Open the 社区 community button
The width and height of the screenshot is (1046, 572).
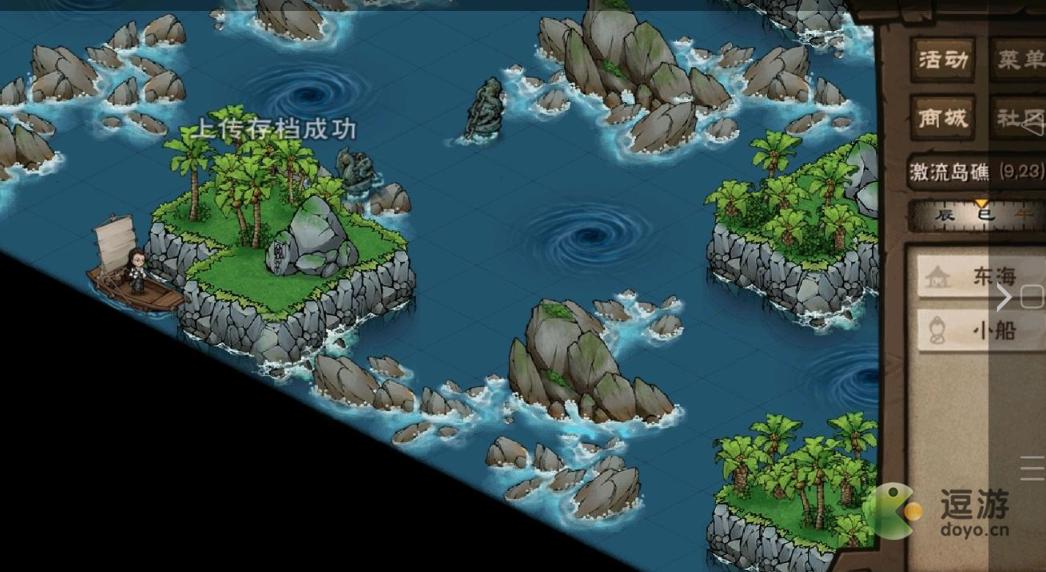[x=1018, y=118]
